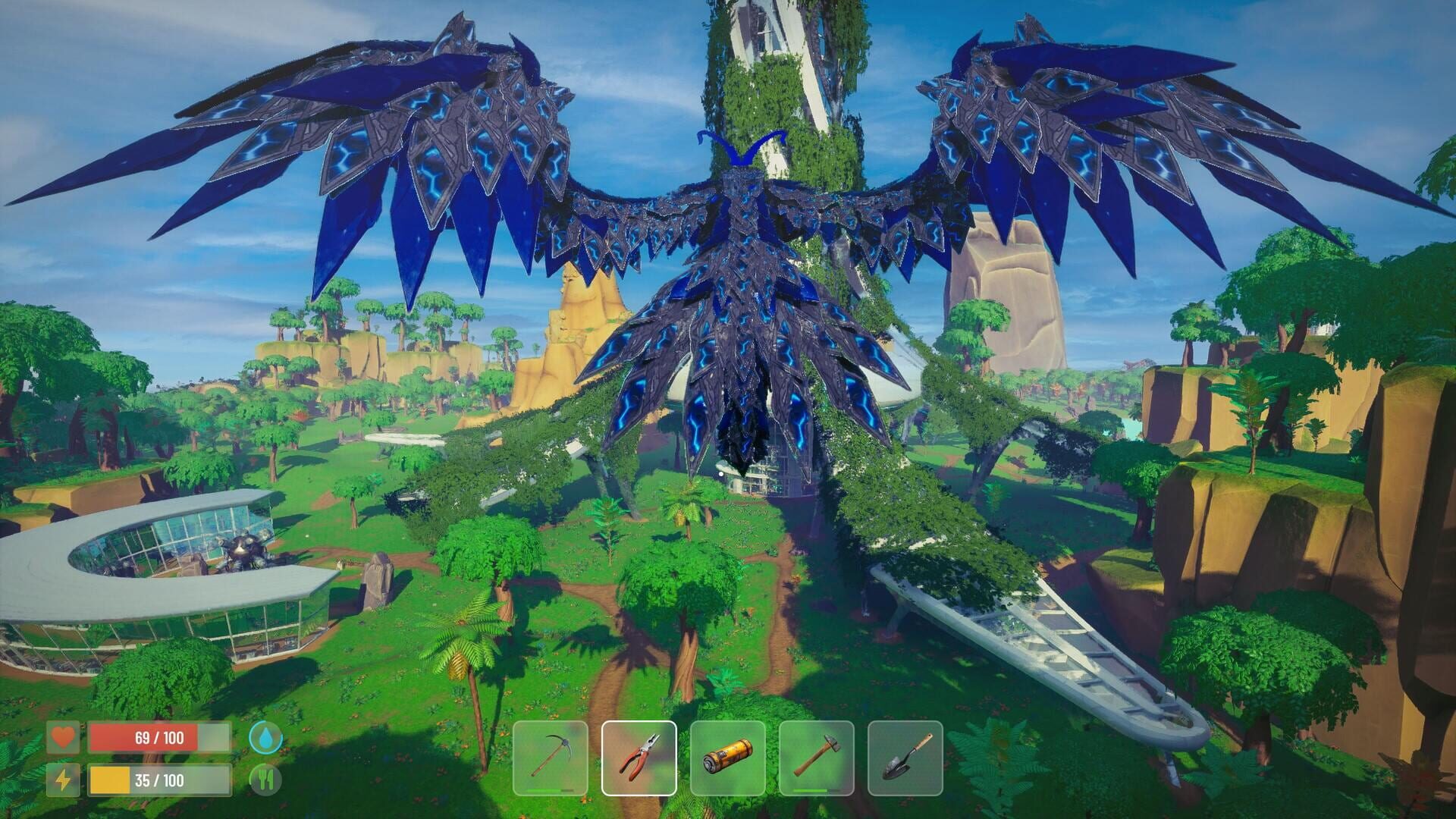Viewport: 1456px width, 819px height.
Task: Click the pickaxe durability progress bar
Action: (548, 792)
